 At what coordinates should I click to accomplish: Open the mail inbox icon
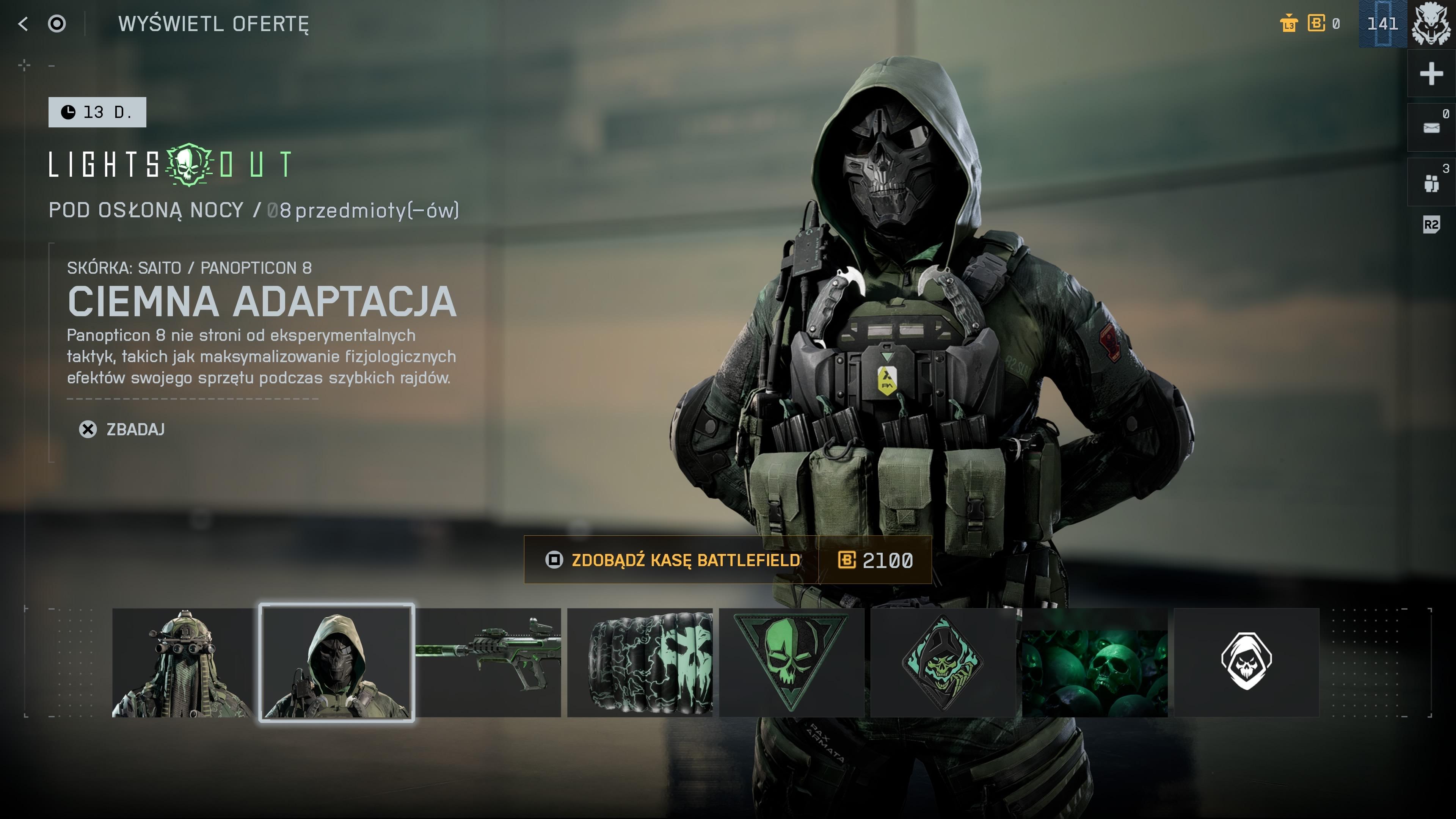point(1431,128)
